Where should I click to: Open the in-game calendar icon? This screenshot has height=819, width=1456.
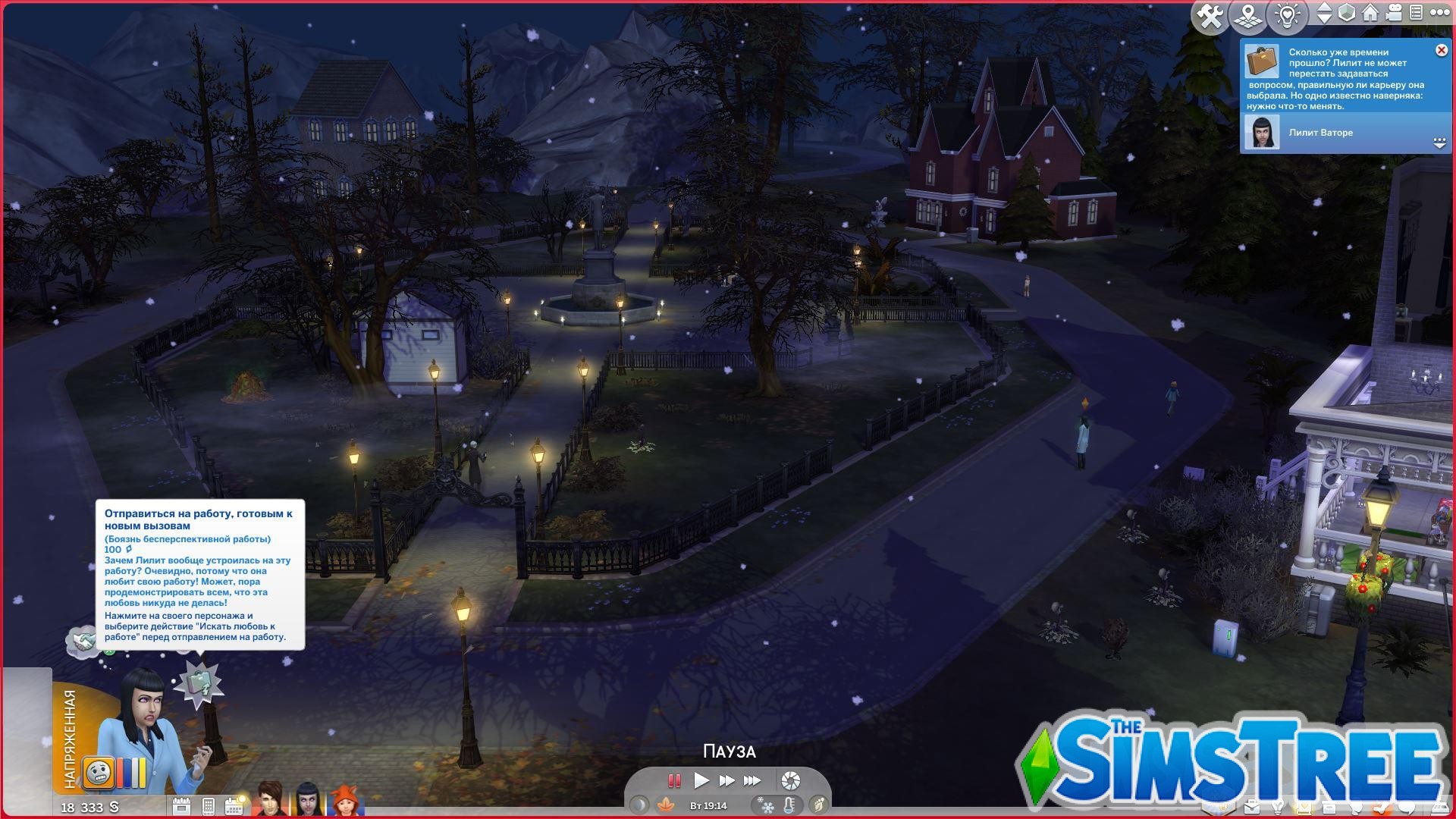[x=234, y=806]
